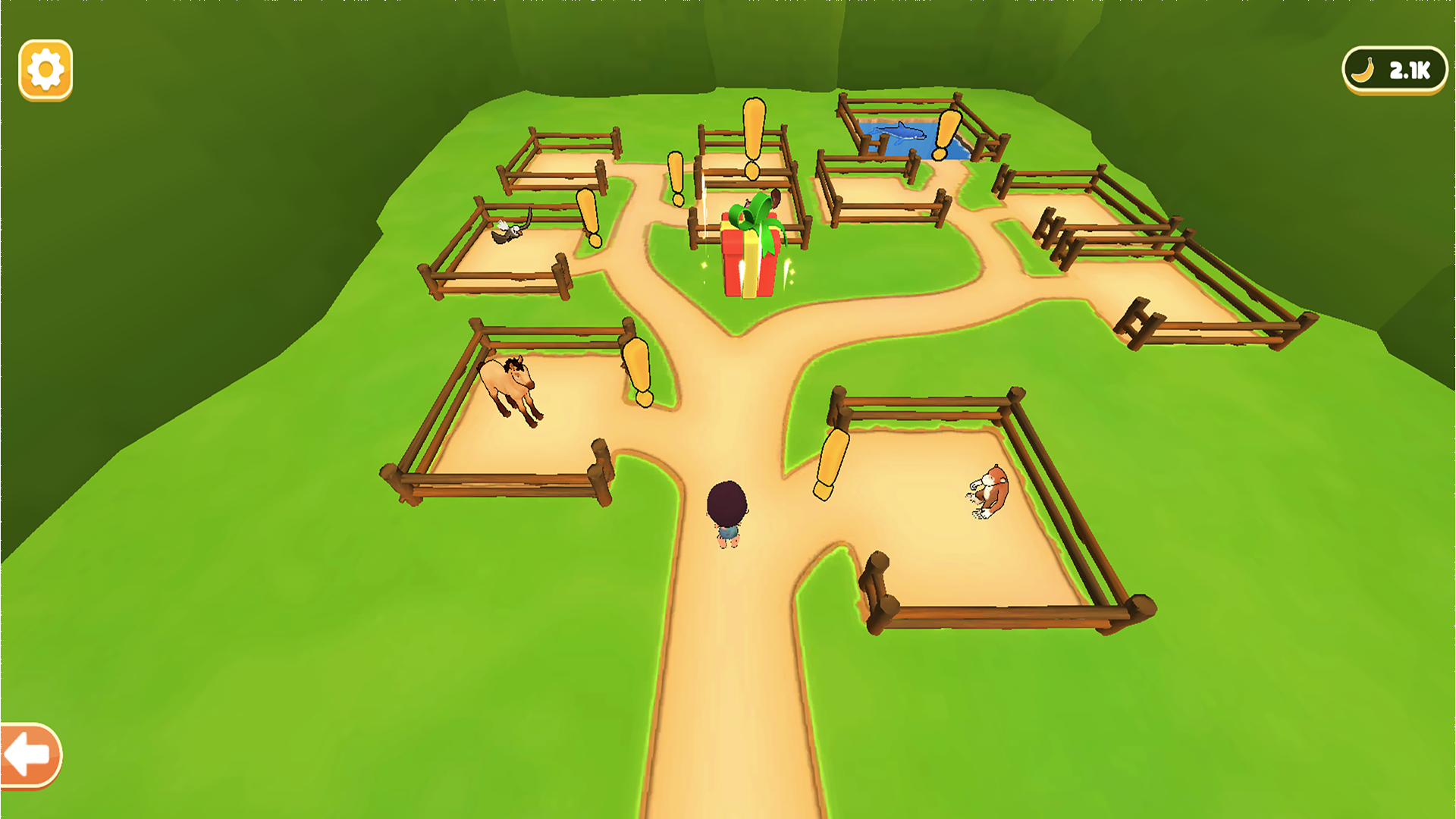This screenshot has height=819, width=1456.
Task: Click the exclamation mark above the gift box
Action: (753, 136)
